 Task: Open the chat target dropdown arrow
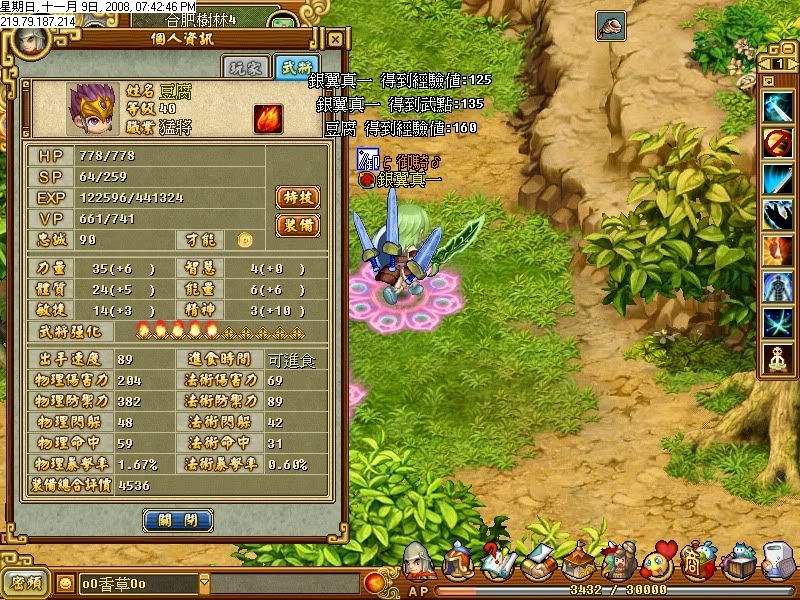[x=204, y=582]
